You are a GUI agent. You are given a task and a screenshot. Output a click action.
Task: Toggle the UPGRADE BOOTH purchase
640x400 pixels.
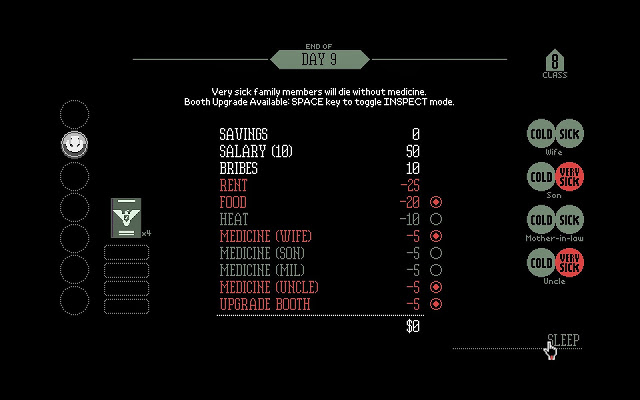coord(436,303)
